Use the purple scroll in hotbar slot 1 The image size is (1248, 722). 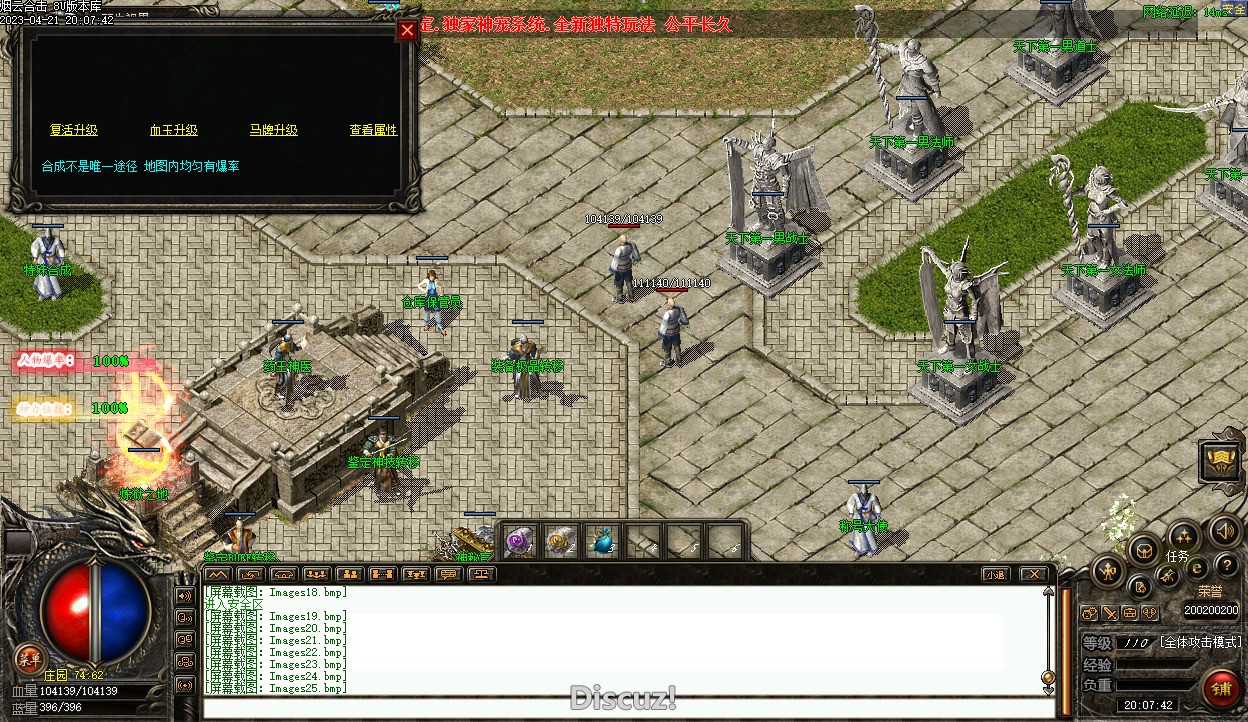coord(520,541)
